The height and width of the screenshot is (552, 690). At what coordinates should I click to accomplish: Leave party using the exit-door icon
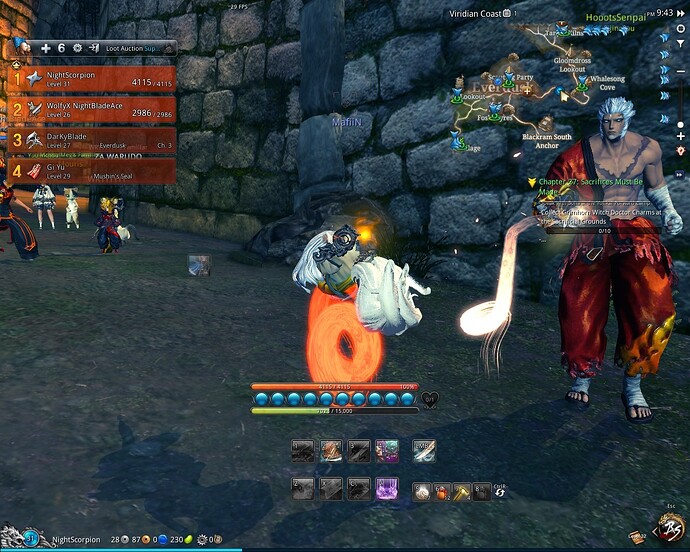(x=93, y=48)
